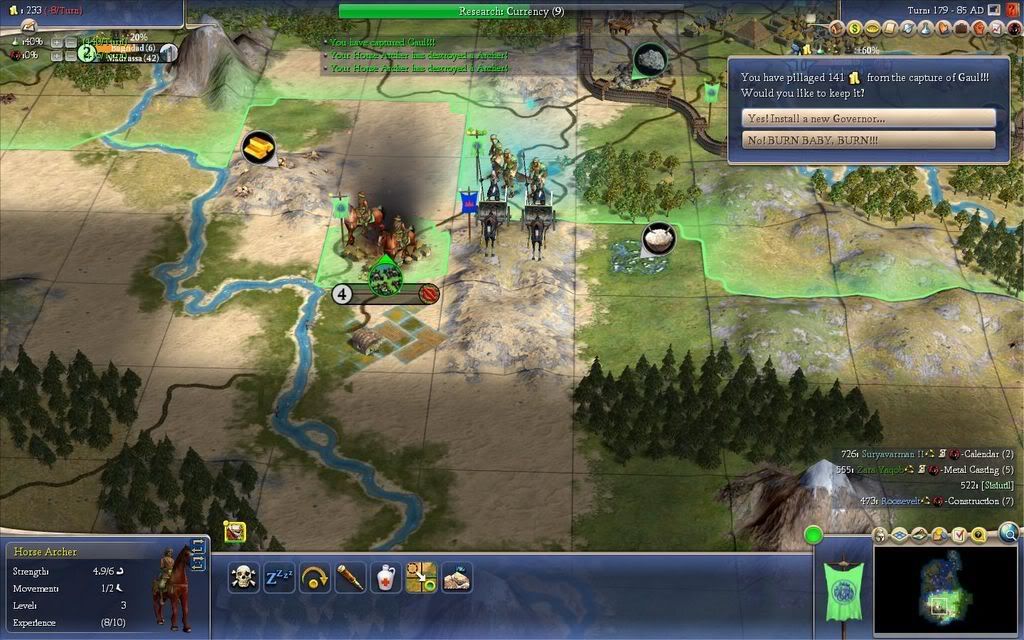1024x640 pixels.
Task: Open the financial advisor dollar icon
Action: (855, 29)
